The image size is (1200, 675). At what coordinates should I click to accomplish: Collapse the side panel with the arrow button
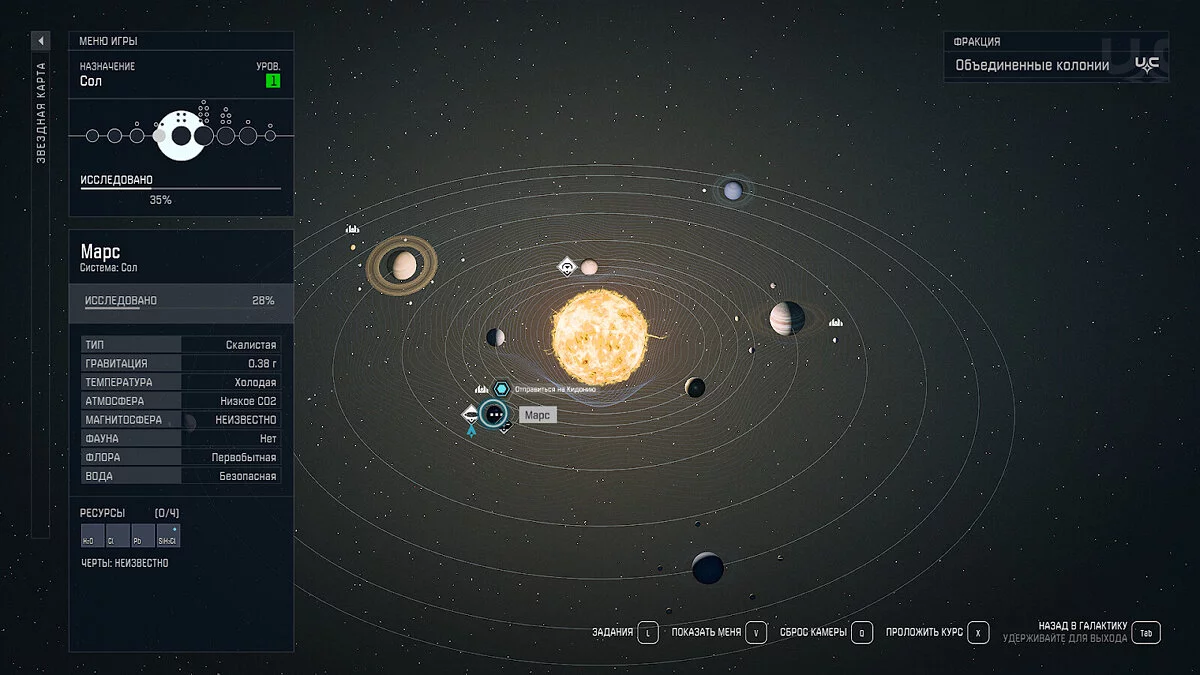pyautogui.click(x=41, y=41)
